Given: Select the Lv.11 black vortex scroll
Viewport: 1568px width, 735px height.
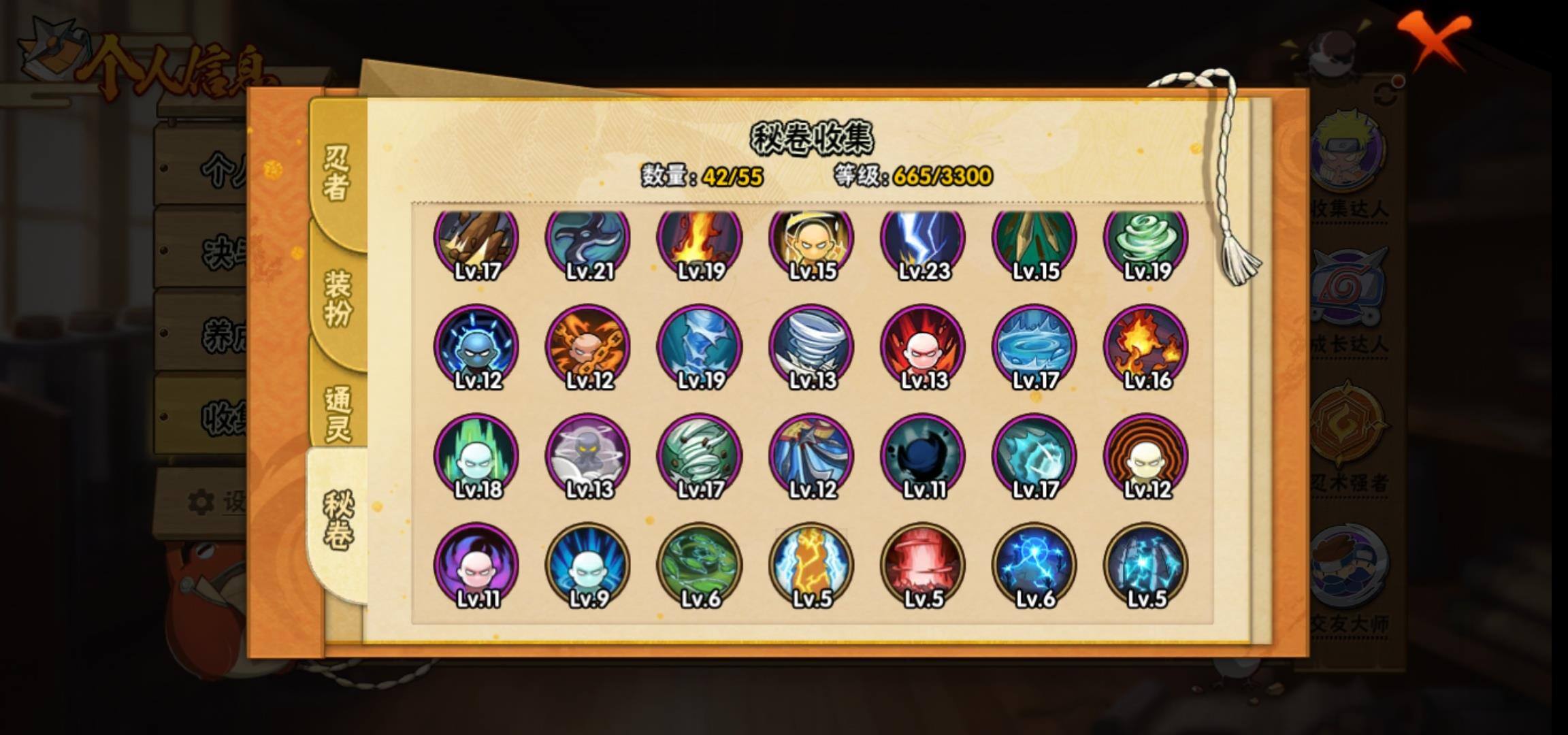Looking at the screenshot, I should pos(923,456).
